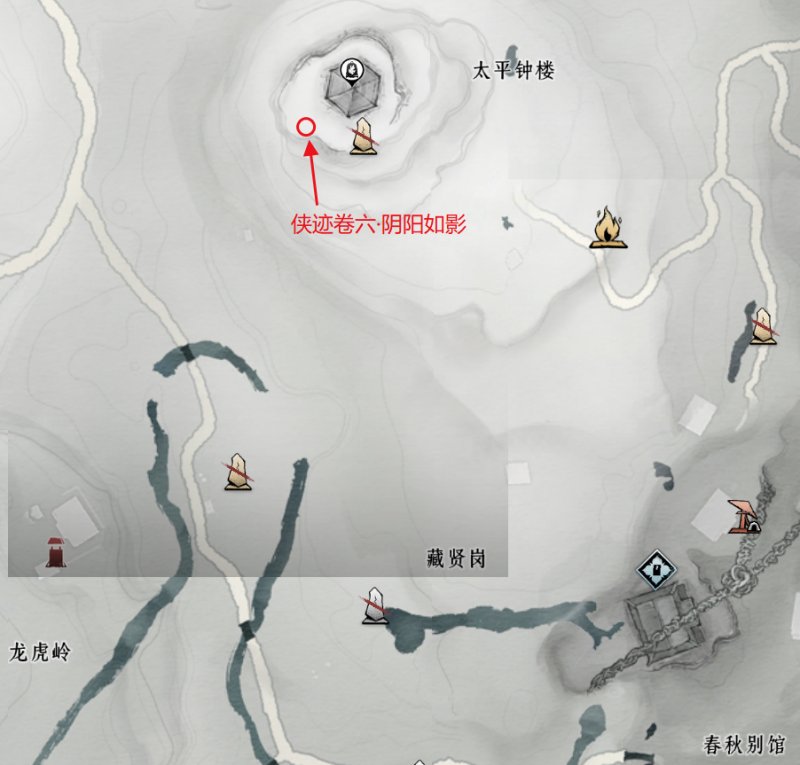The image size is (800, 765).
Task: Select the dark red shrine marker
Action: click(56, 550)
